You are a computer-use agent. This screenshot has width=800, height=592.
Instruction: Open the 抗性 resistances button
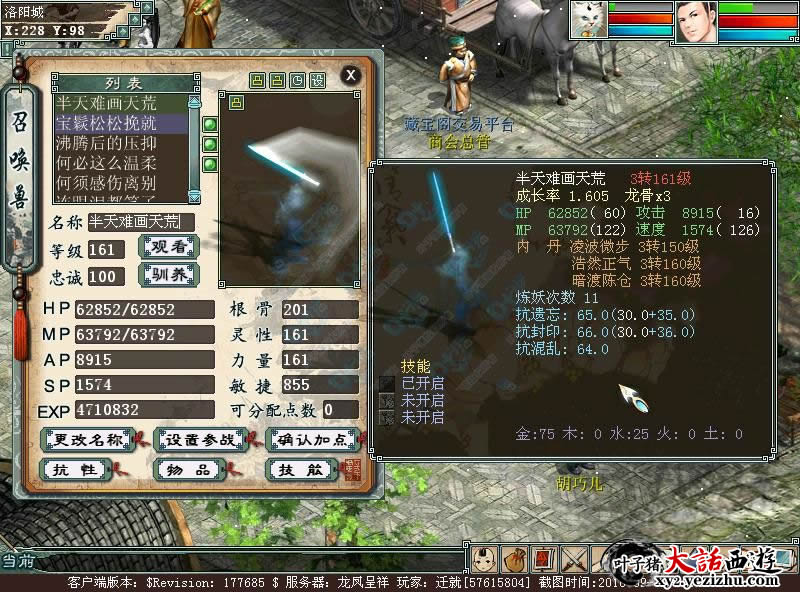pos(77,468)
